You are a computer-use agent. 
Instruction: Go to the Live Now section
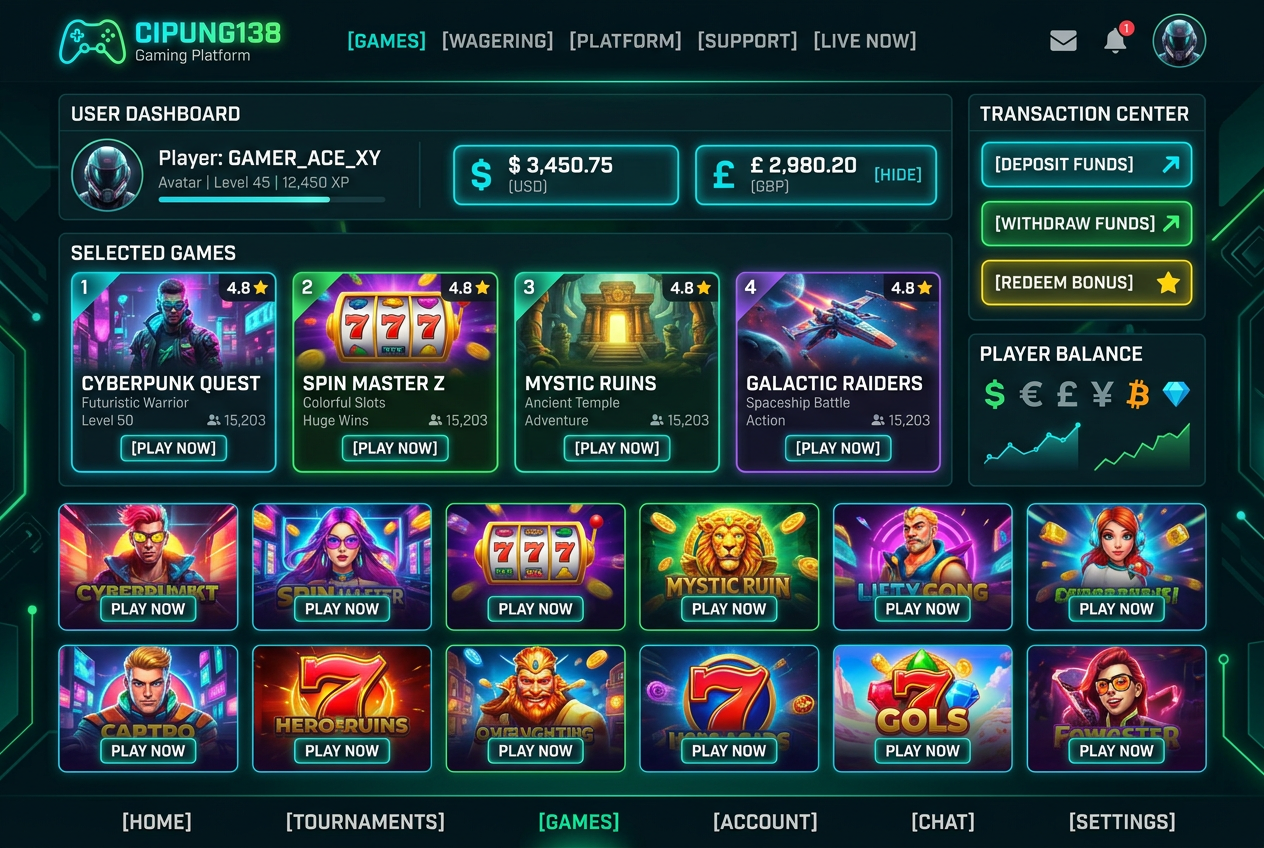click(x=864, y=41)
